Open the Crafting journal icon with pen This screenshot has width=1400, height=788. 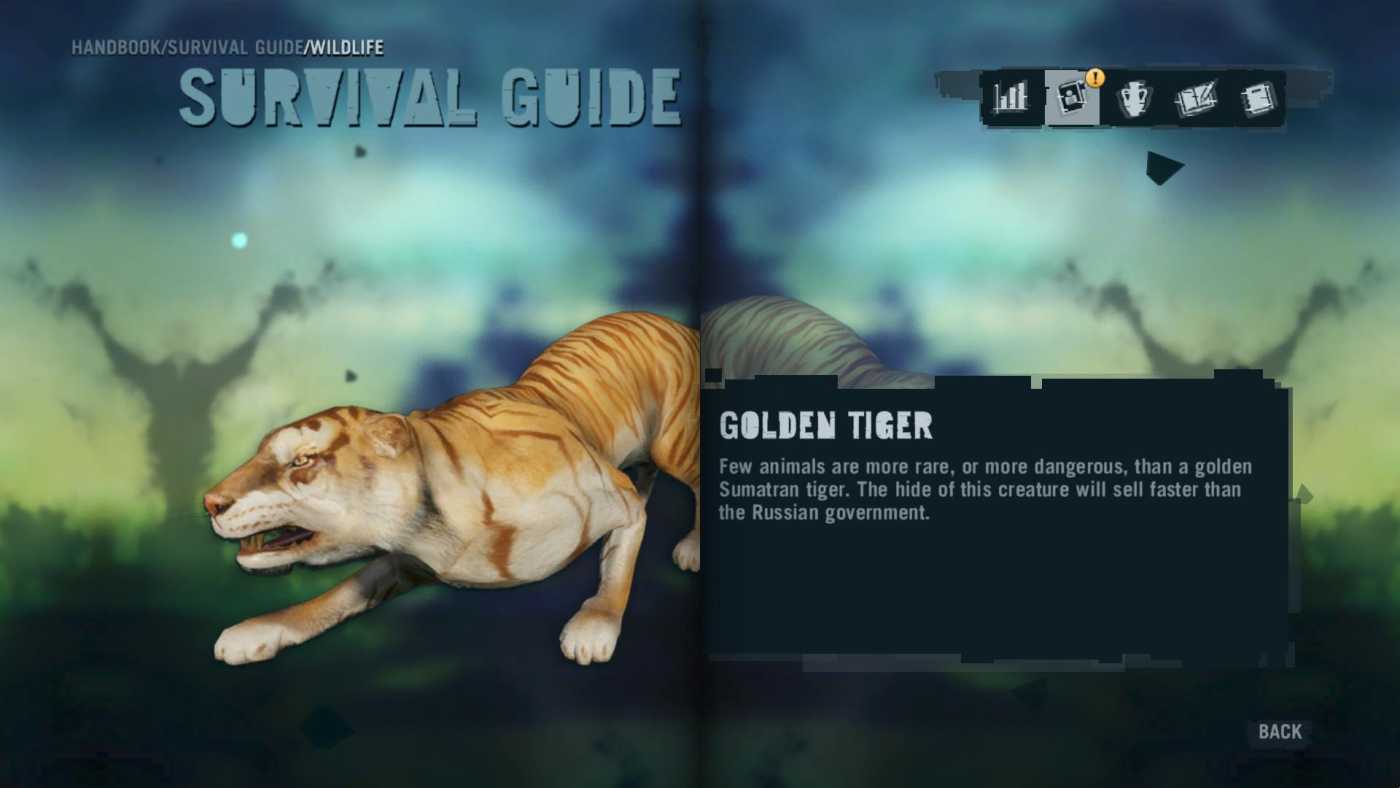(x=1197, y=97)
